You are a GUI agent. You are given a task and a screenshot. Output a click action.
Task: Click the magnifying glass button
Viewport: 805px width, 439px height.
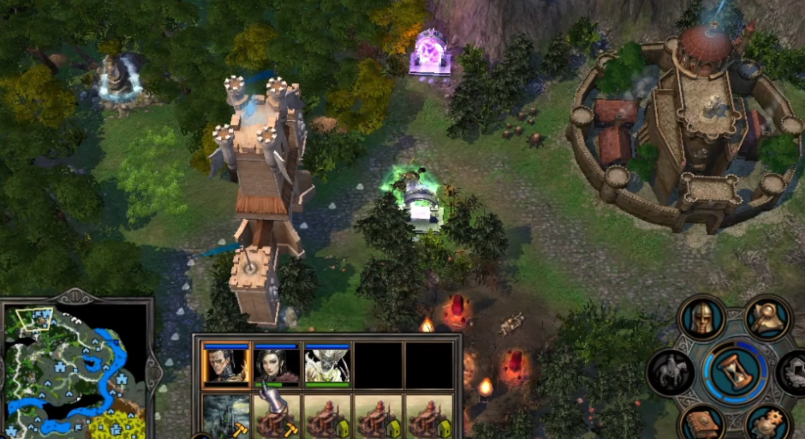(x=767, y=319)
